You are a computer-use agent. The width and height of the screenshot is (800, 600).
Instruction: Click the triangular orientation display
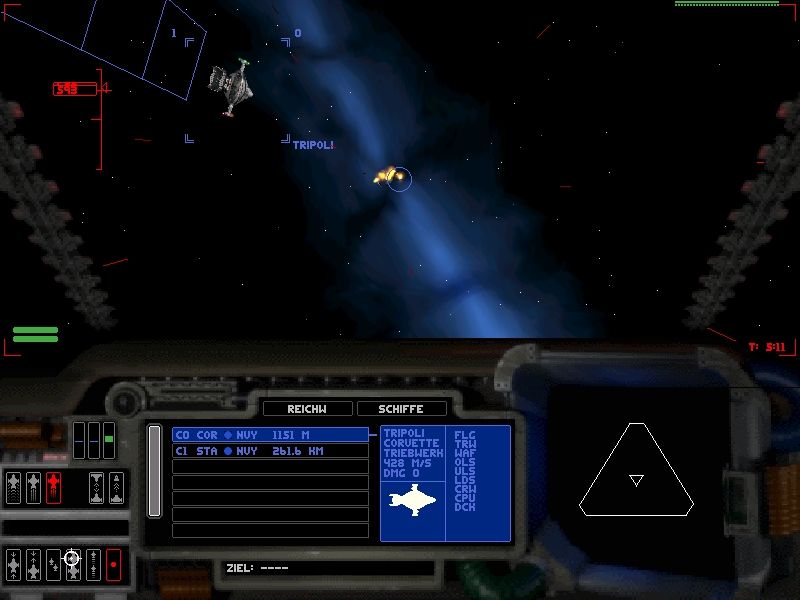636,470
